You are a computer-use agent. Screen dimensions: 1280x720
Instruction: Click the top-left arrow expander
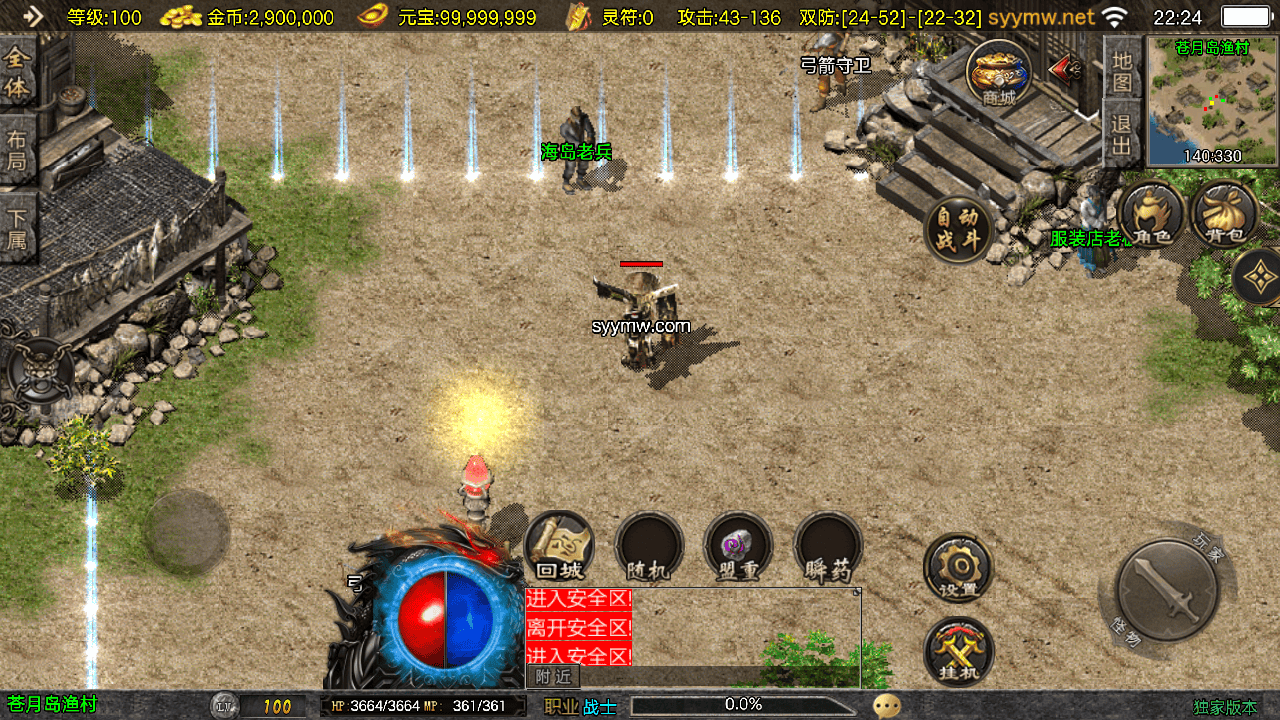pyautogui.click(x=33, y=16)
